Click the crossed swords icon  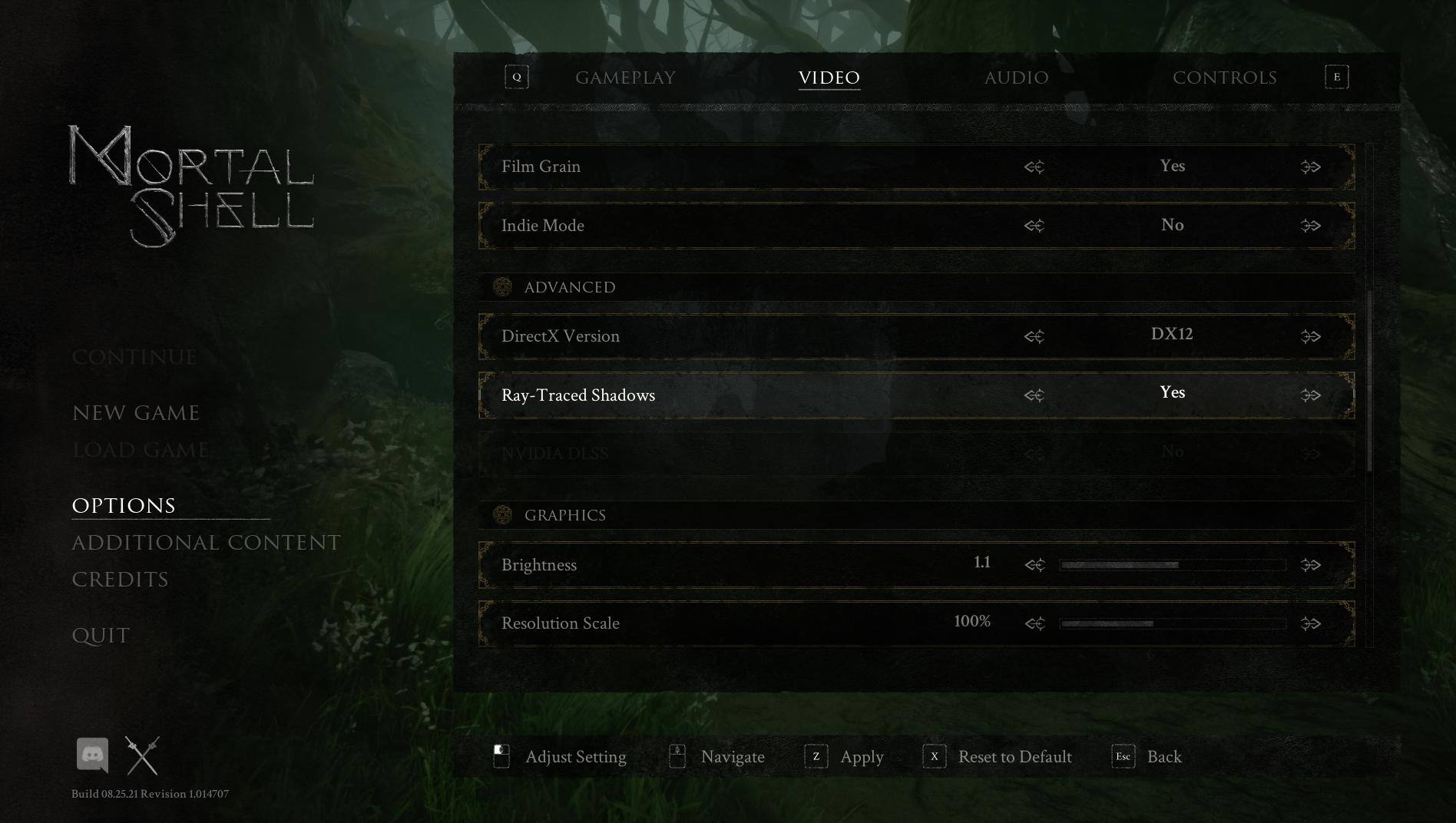tap(142, 755)
